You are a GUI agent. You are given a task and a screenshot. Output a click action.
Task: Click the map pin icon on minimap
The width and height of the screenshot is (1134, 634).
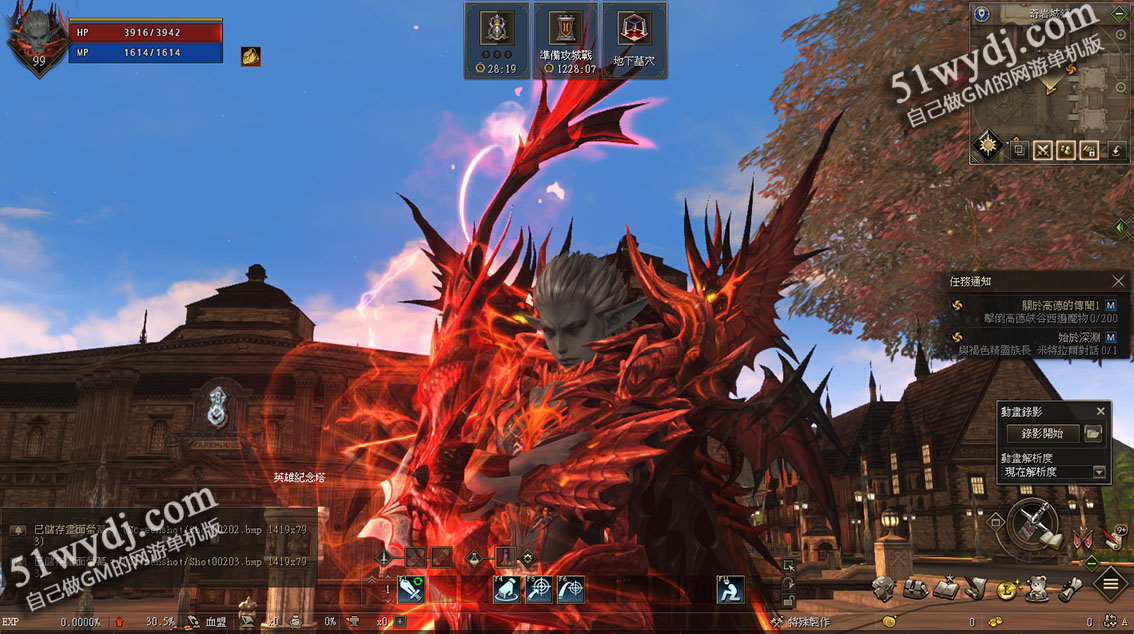(x=982, y=14)
